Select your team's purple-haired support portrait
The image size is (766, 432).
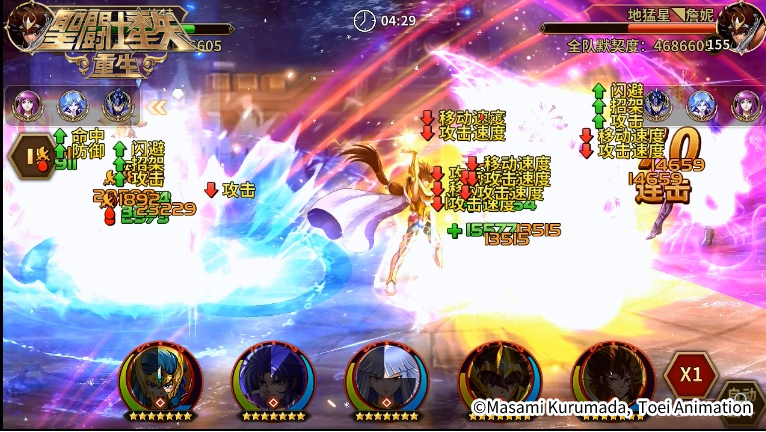click(x=27, y=104)
